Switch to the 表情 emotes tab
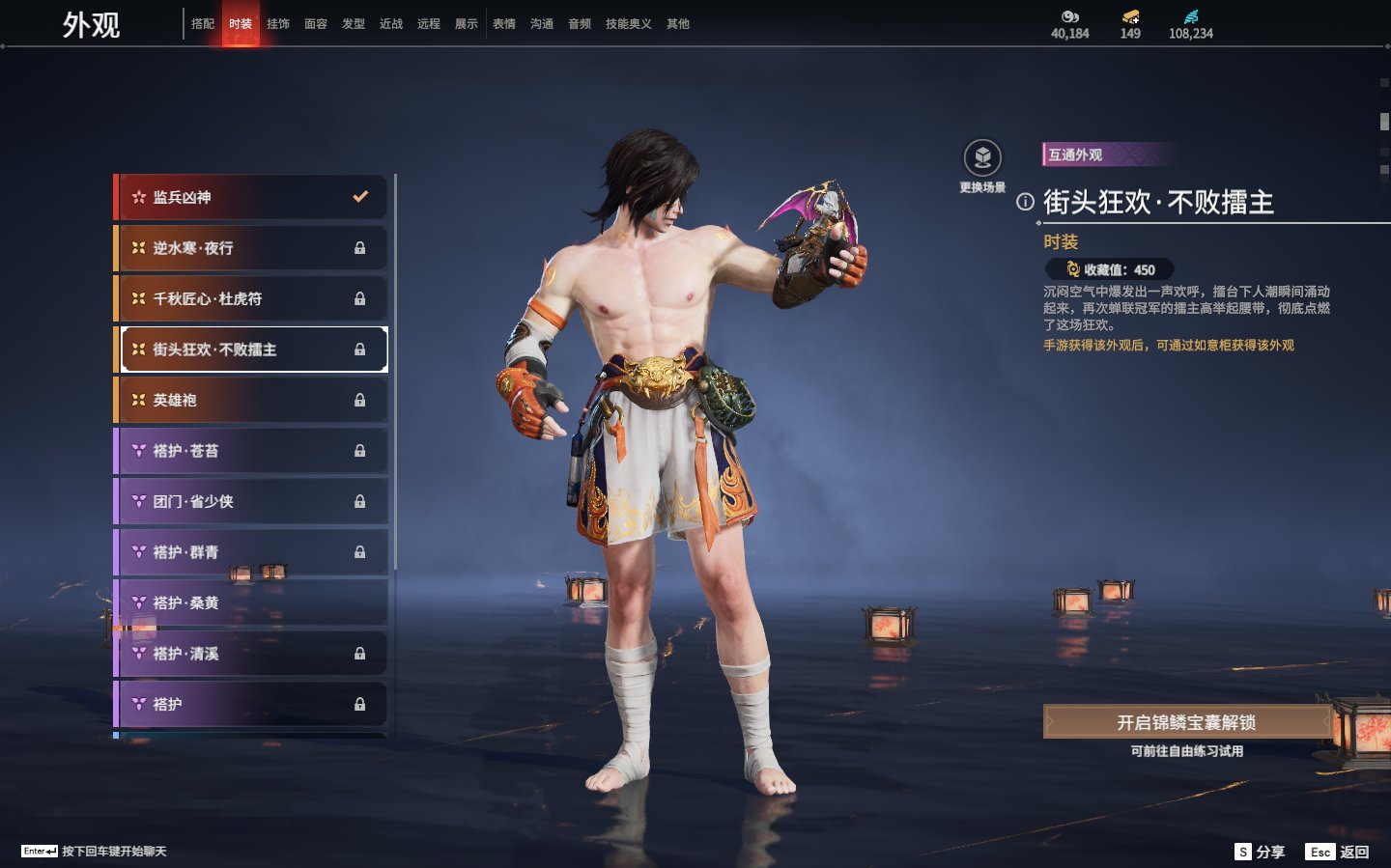This screenshot has height=868, width=1391. tap(504, 24)
